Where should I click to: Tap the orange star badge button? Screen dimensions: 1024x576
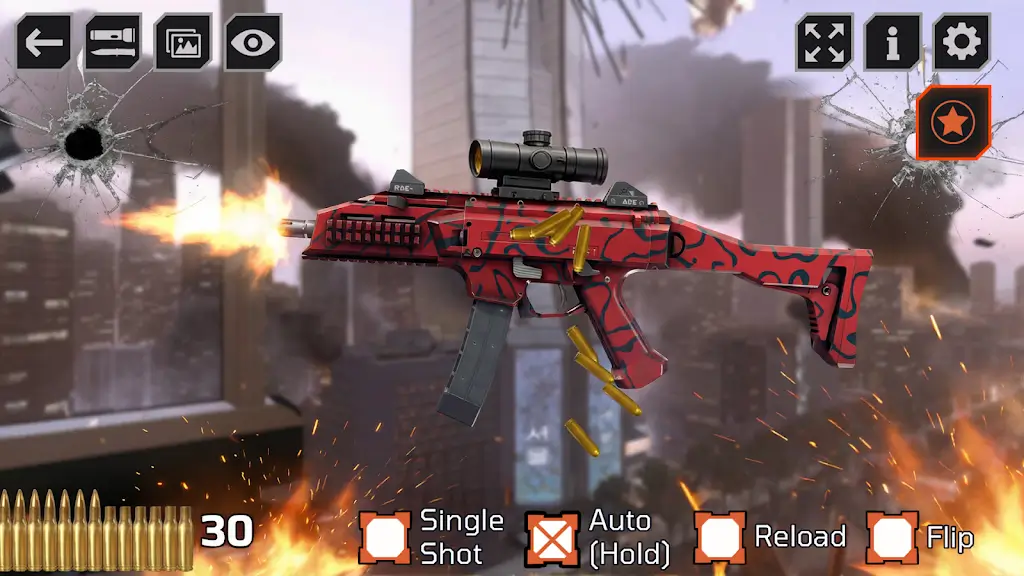[953, 123]
